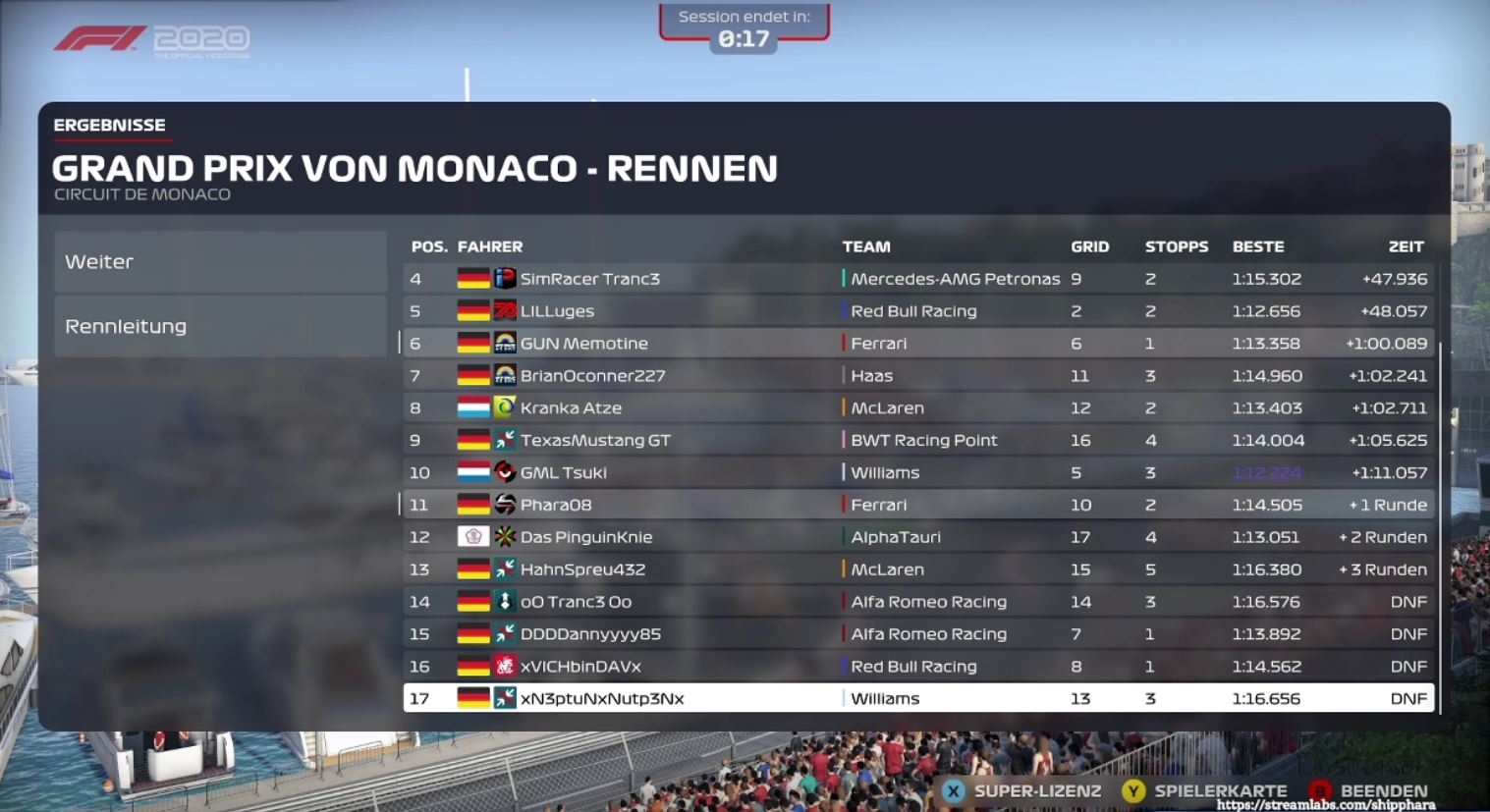
Task: Select BrianOconner227's result row
Action: point(917,376)
